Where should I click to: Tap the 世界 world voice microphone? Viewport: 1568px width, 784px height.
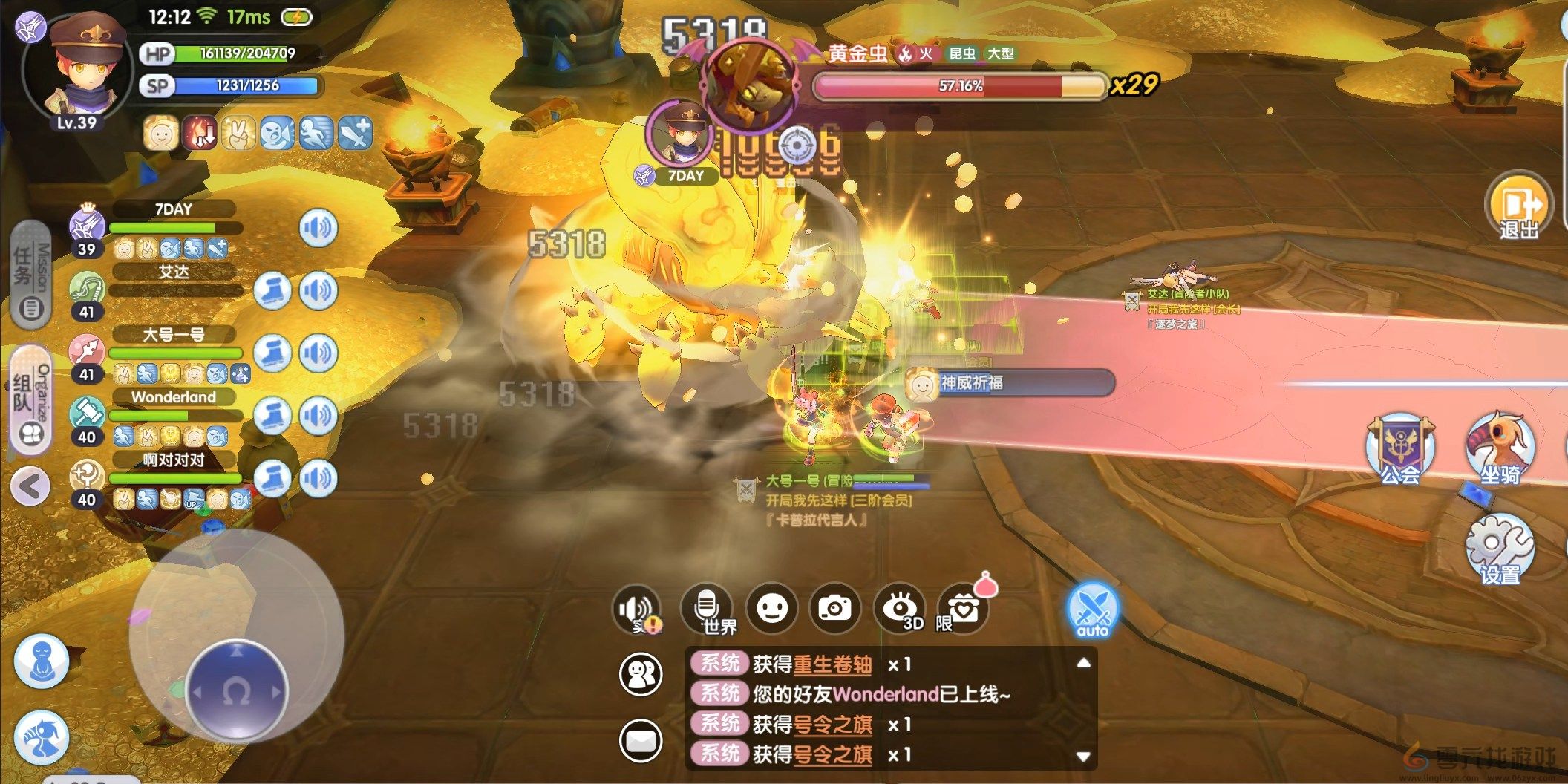[x=708, y=609]
